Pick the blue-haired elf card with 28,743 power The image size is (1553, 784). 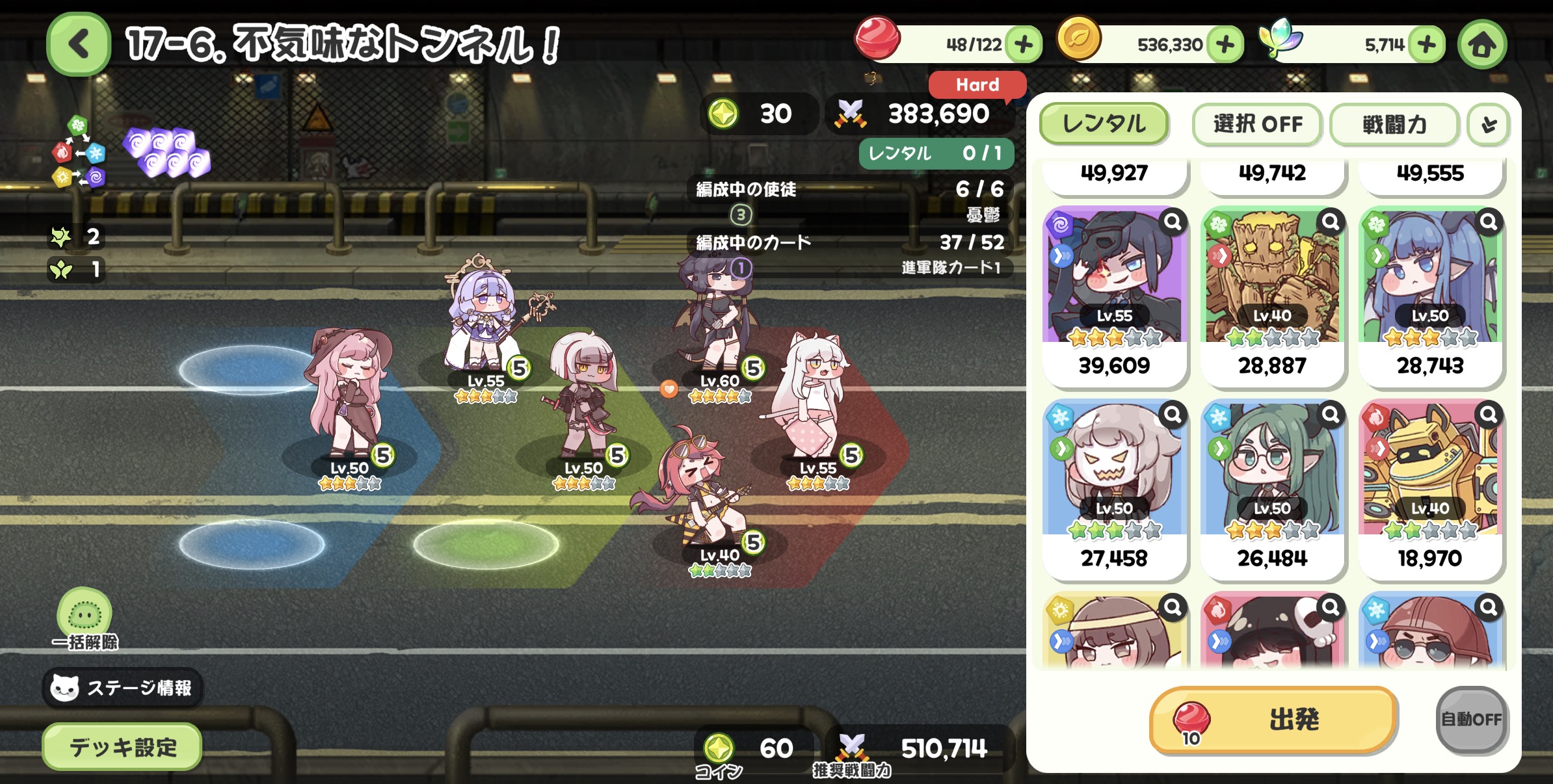pyautogui.click(x=1430, y=296)
